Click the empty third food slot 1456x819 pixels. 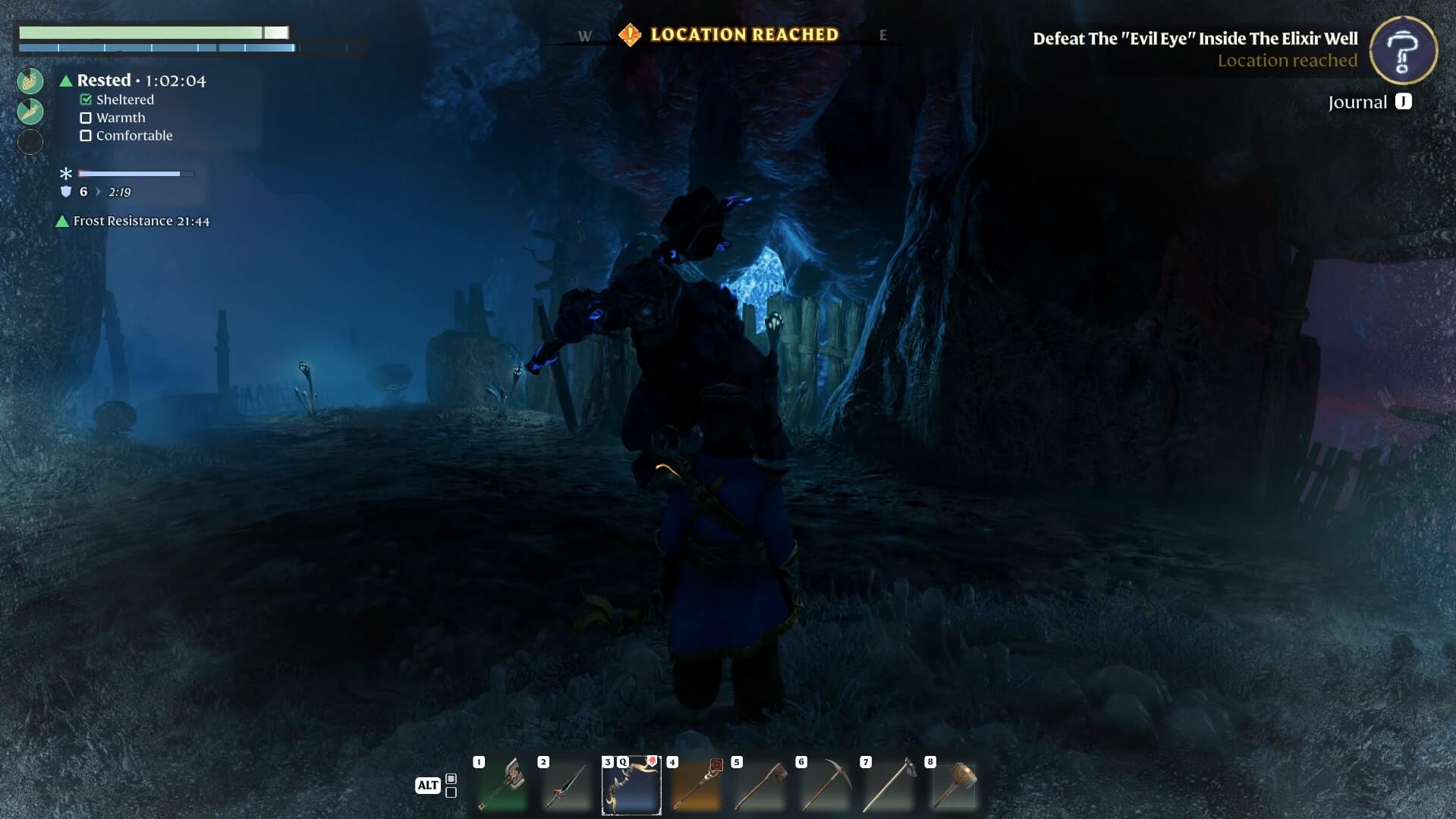pyautogui.click(x=30, y=142)
